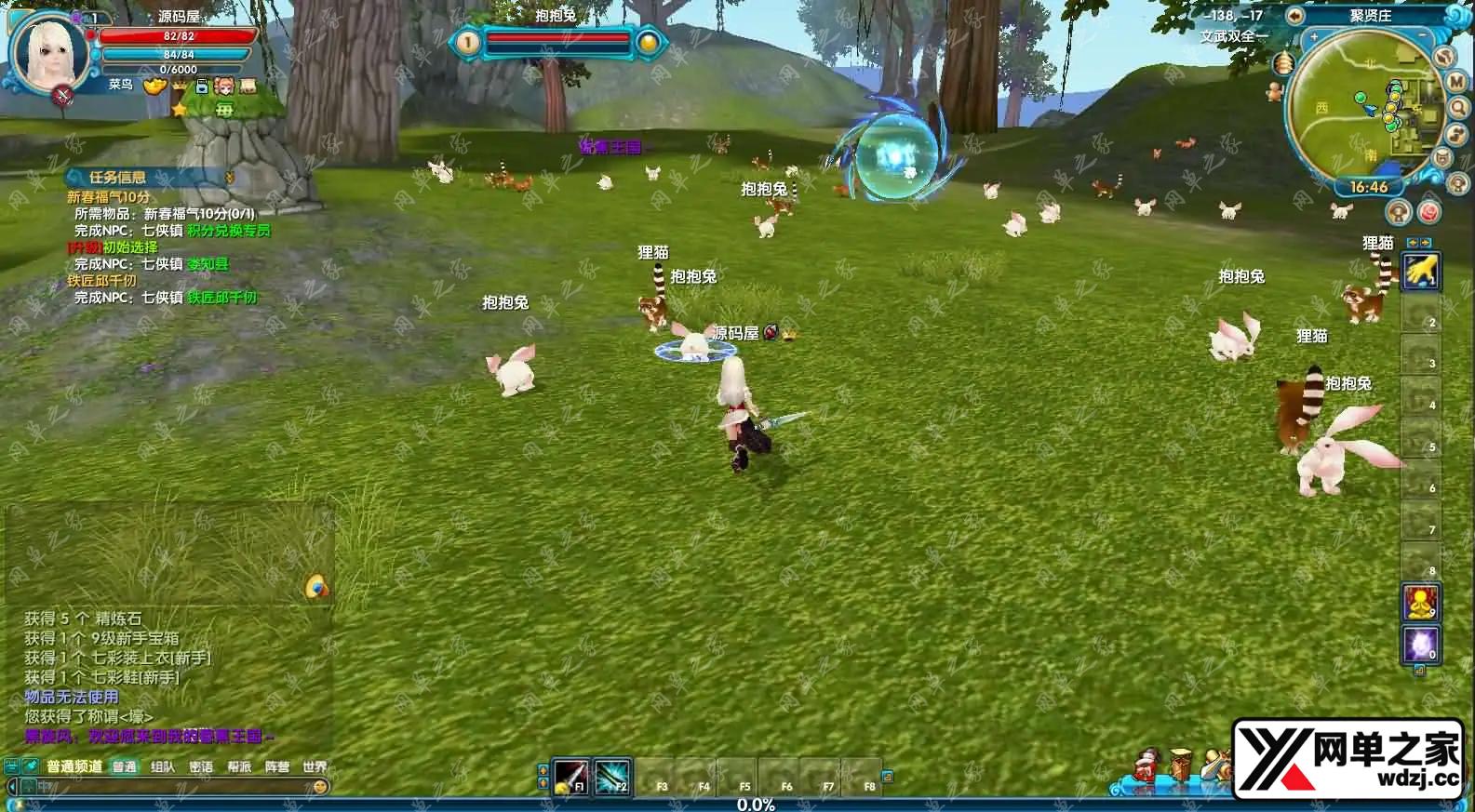Switch chat to the 组队 channel

(x=163, y=767)
